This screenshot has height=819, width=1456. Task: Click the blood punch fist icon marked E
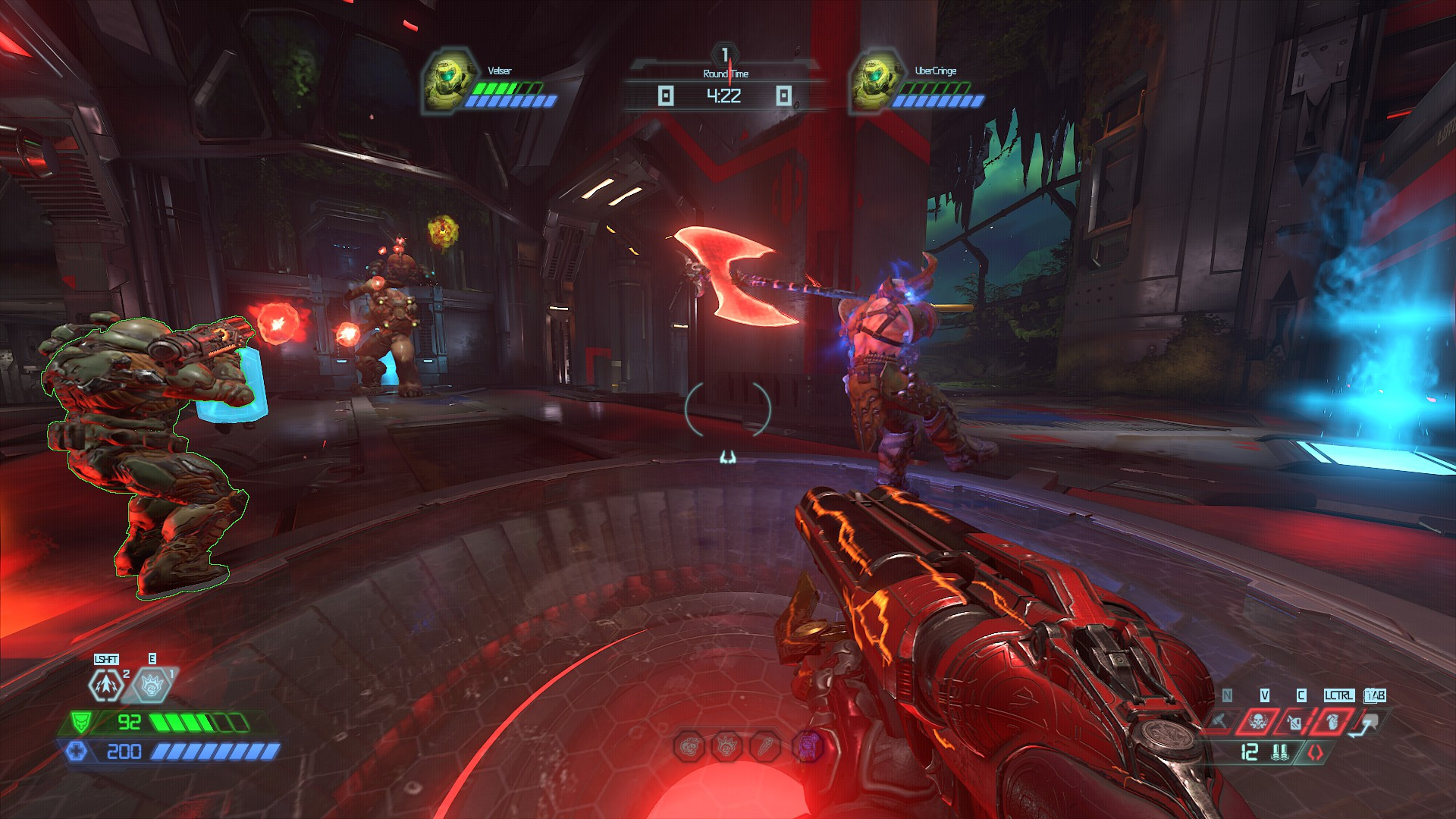click(152, 685)
